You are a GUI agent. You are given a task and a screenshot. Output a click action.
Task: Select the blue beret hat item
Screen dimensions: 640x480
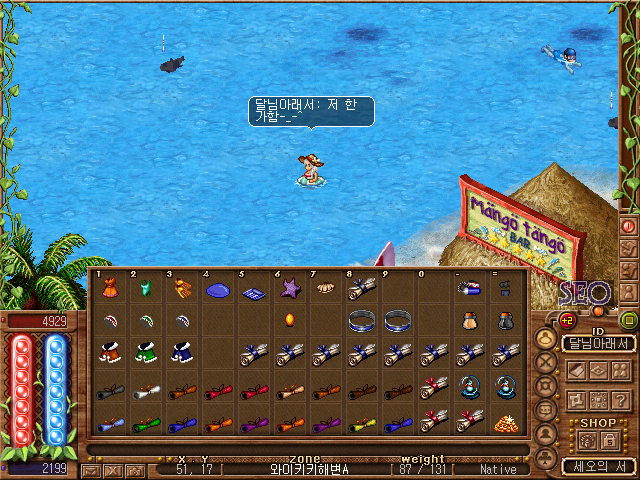tap(217, 290)
